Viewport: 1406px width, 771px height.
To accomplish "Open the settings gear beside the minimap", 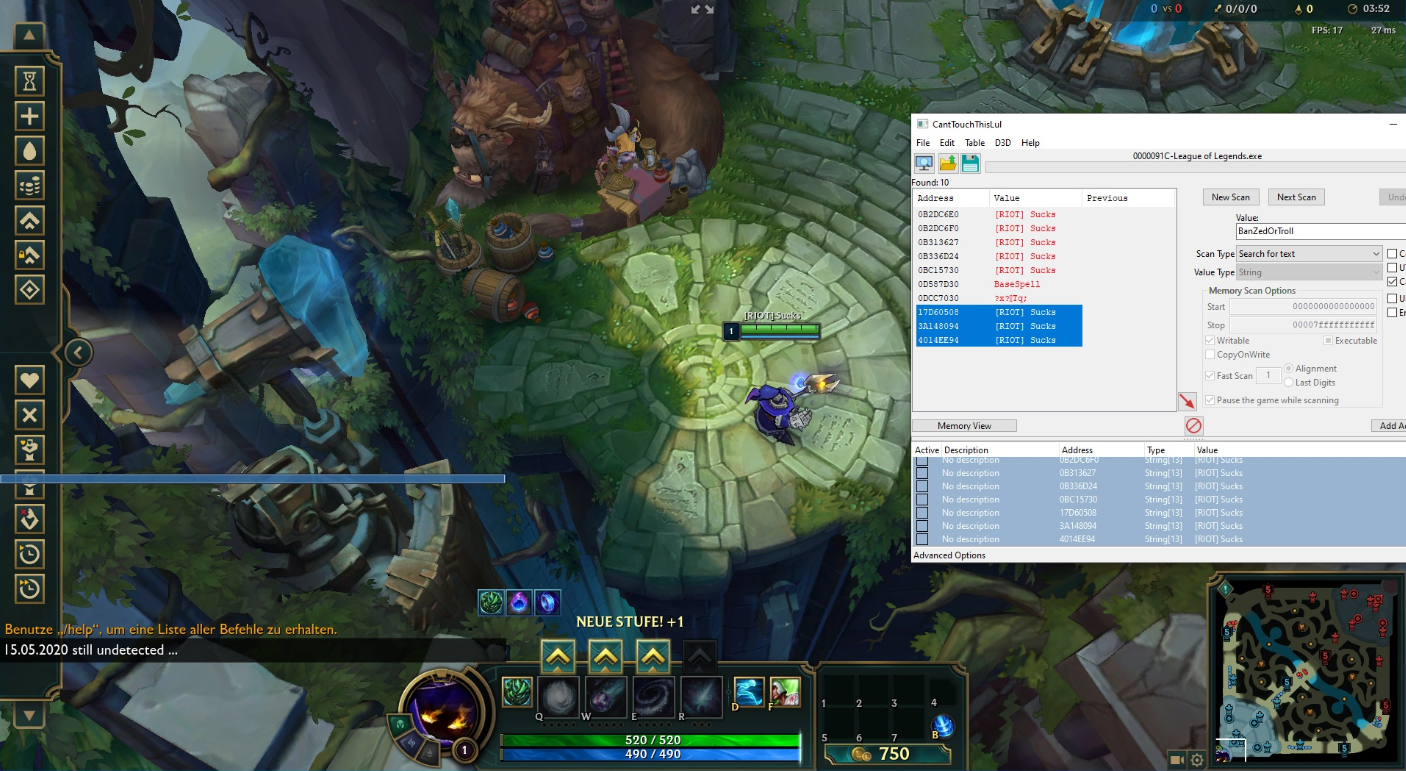I will [x=1197, y=759].
